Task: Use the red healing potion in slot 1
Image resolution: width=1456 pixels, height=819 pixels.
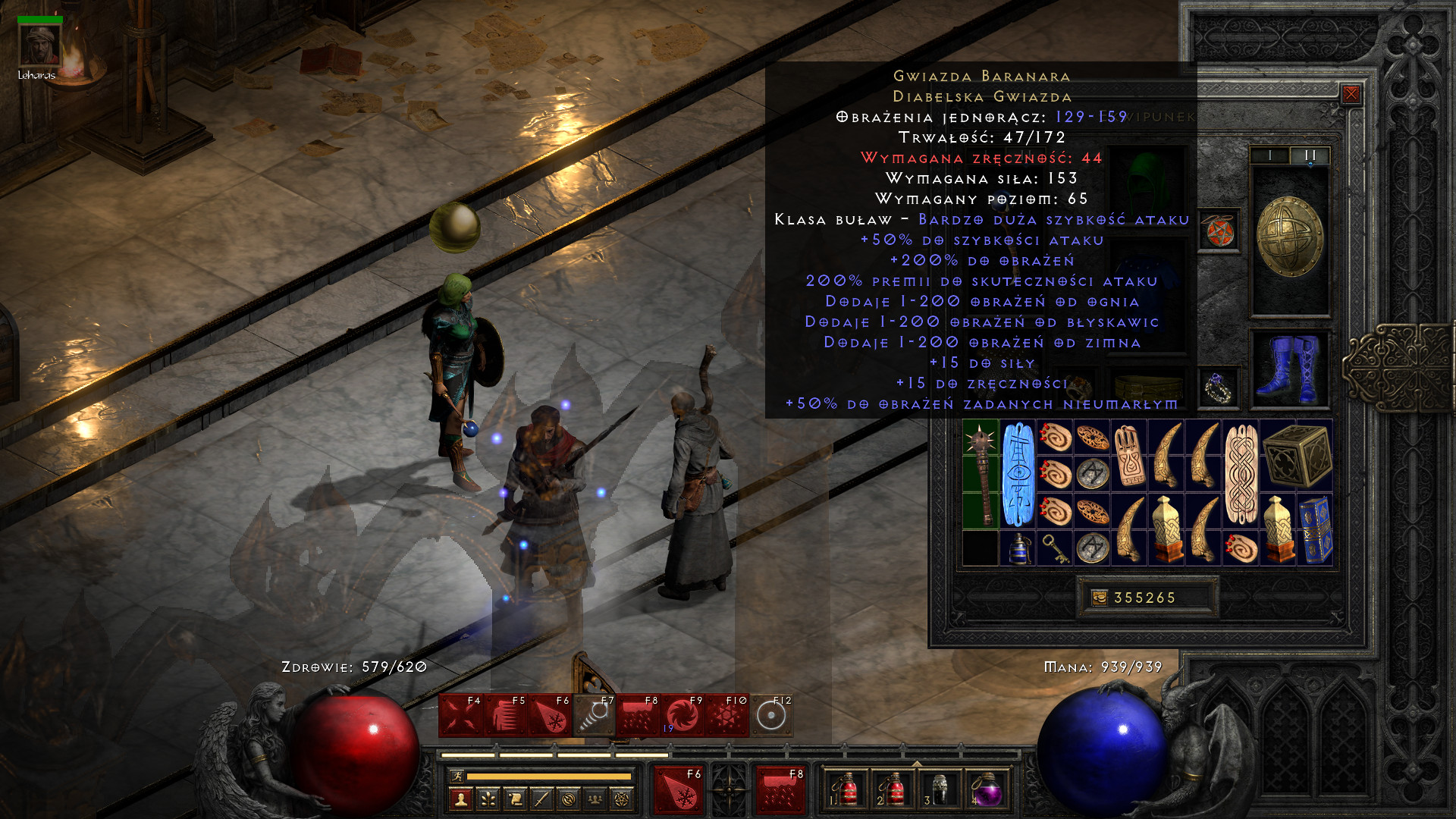Action: tap(846, 791)
